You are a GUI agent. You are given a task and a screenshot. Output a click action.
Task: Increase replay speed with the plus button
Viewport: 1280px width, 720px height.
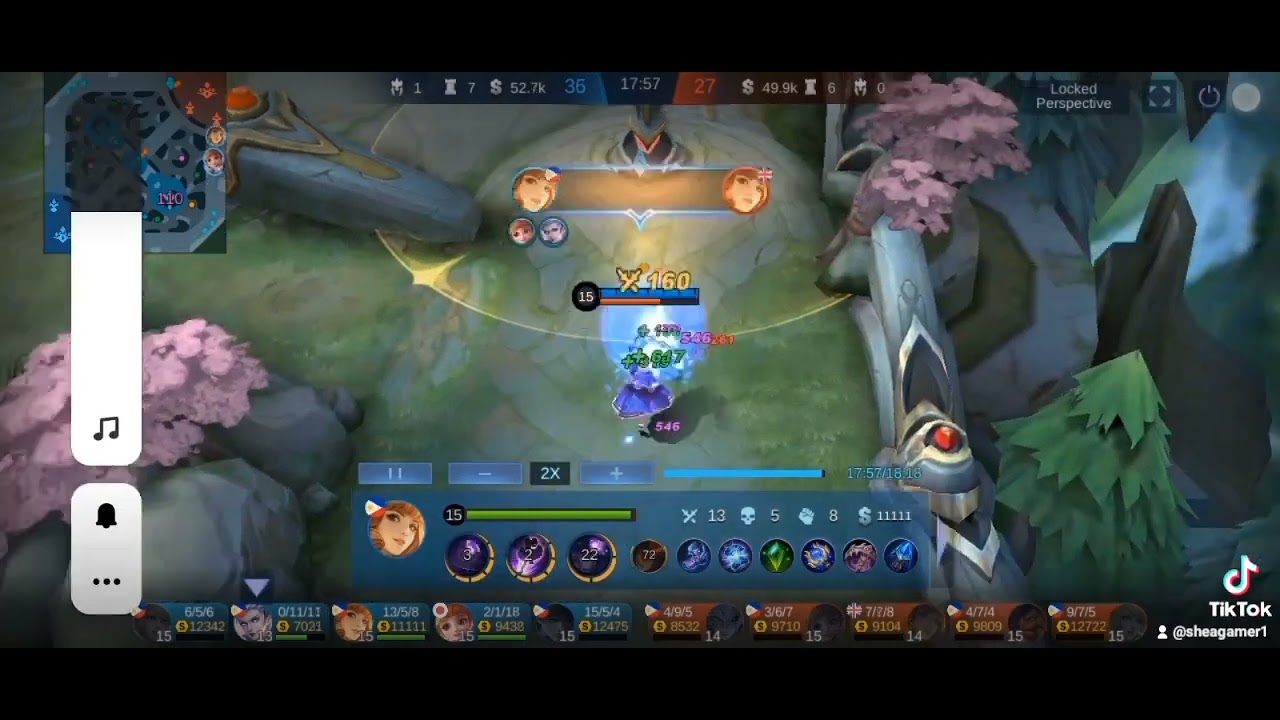pos(616,473)
